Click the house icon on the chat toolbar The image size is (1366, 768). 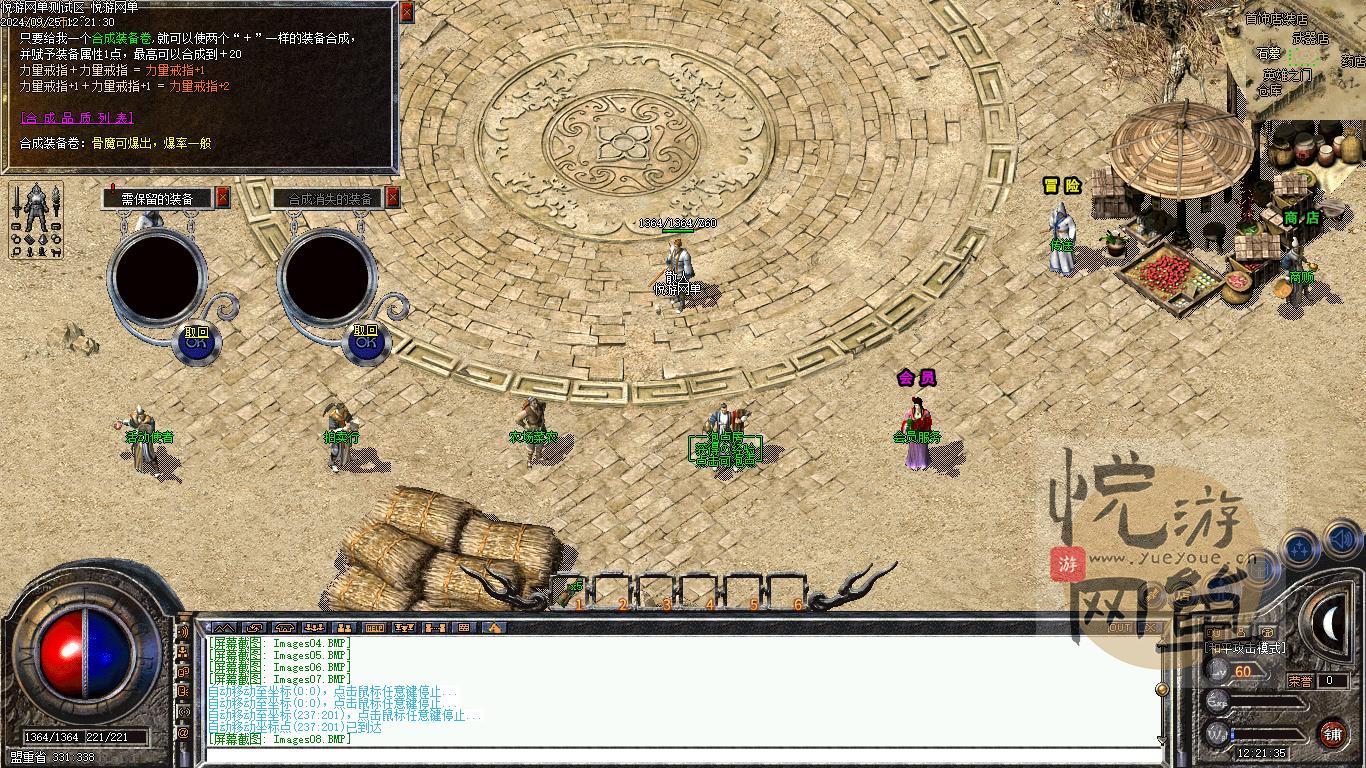(x=493, y=628)
